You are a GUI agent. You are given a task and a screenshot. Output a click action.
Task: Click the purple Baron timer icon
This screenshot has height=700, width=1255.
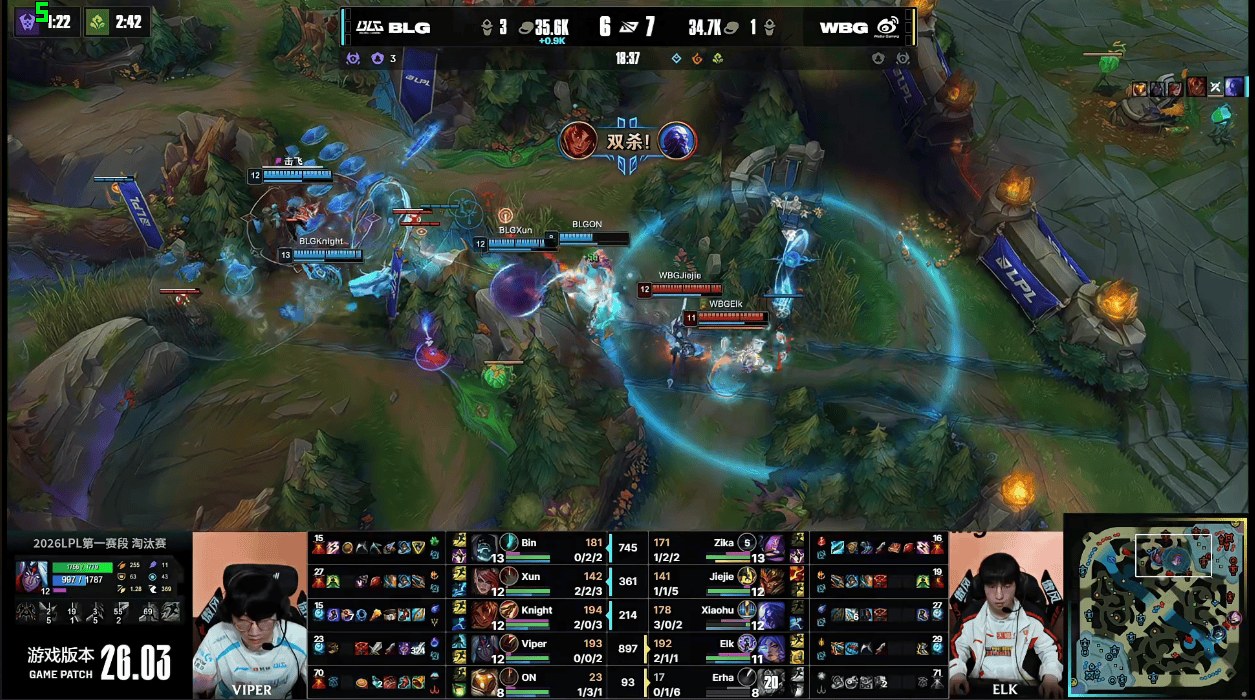(x=28, y=21)
